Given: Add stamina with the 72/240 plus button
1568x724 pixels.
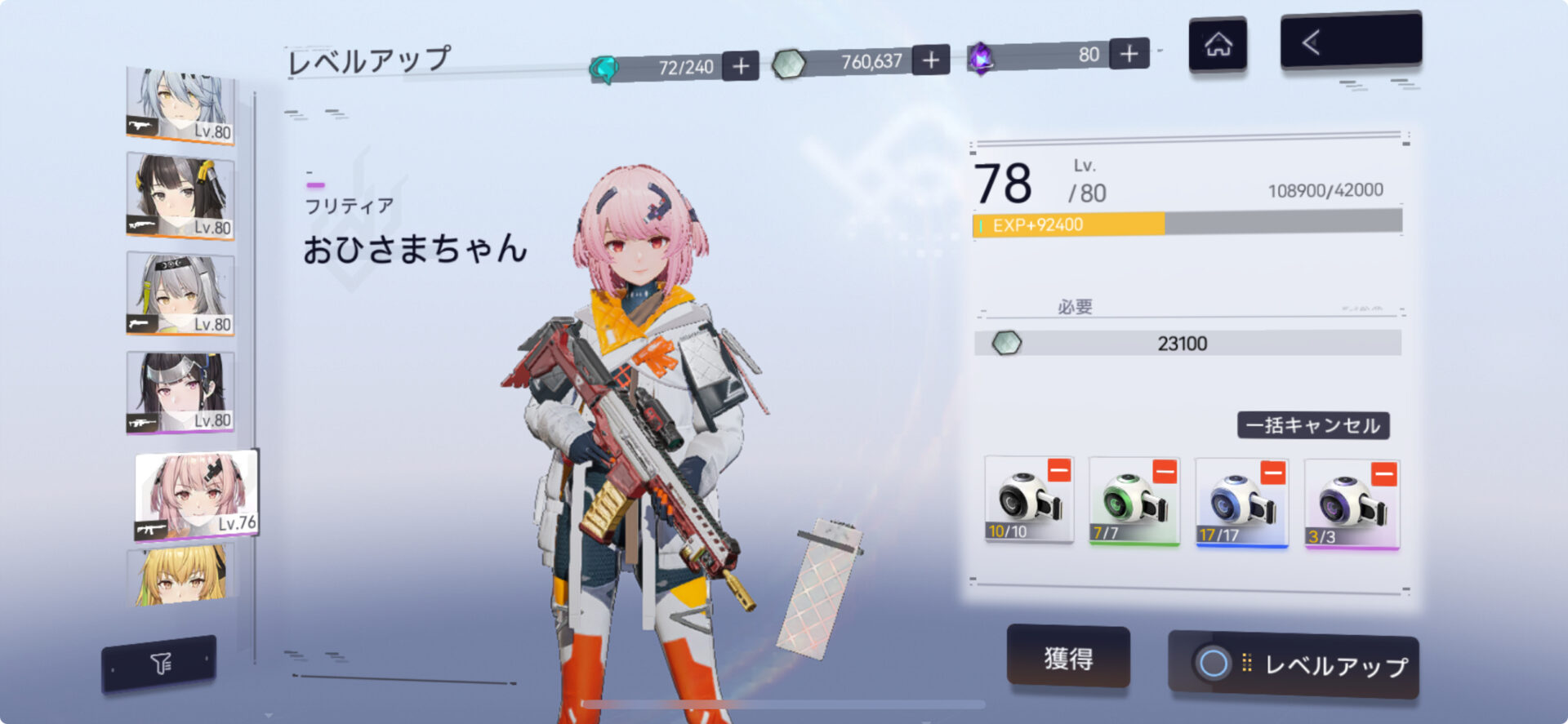Looking at the screenshot, I should click(x=741, y=66).
